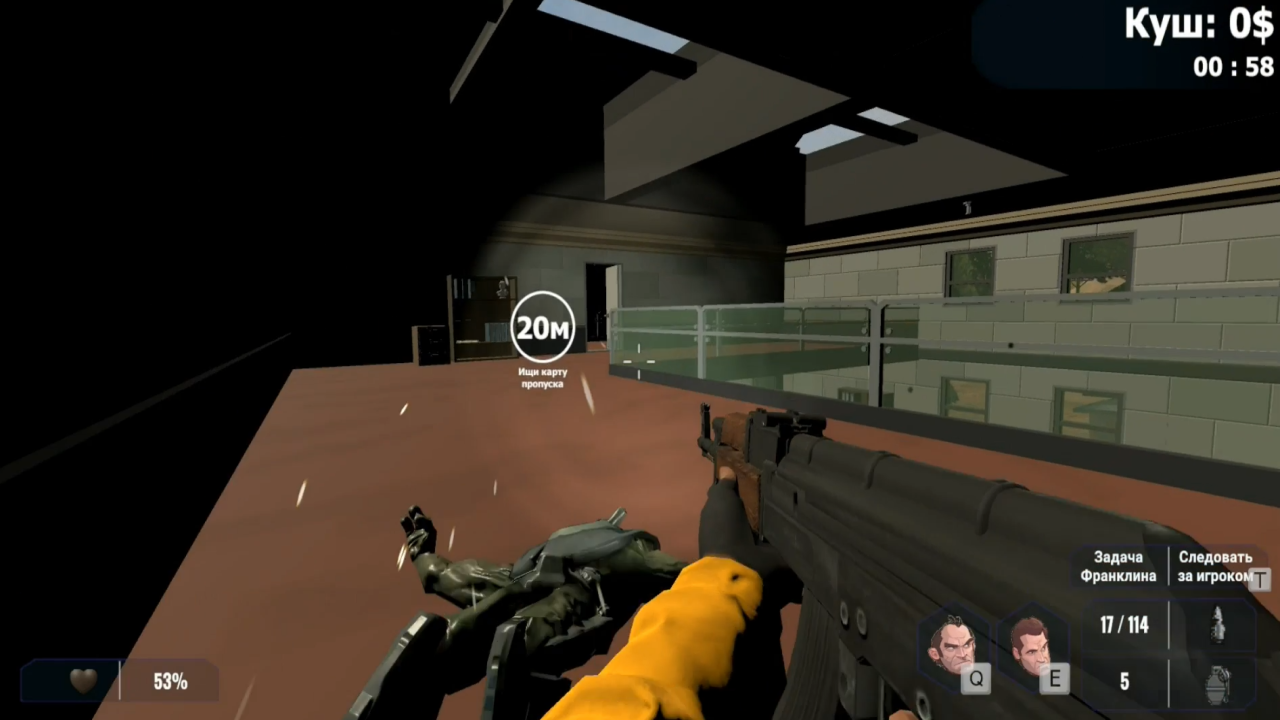Click the Ищи карту пропуска objective text

click(x=541, y=378)
